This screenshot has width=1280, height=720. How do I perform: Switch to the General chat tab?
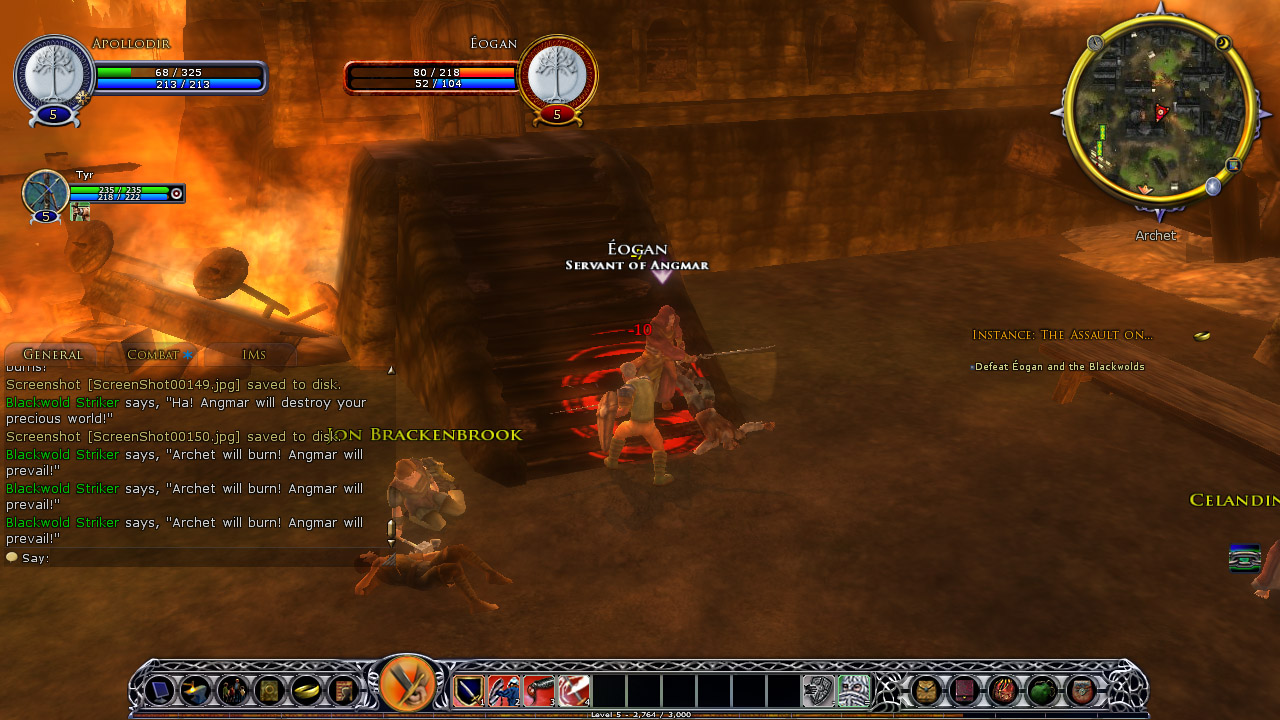pos(52,355)
